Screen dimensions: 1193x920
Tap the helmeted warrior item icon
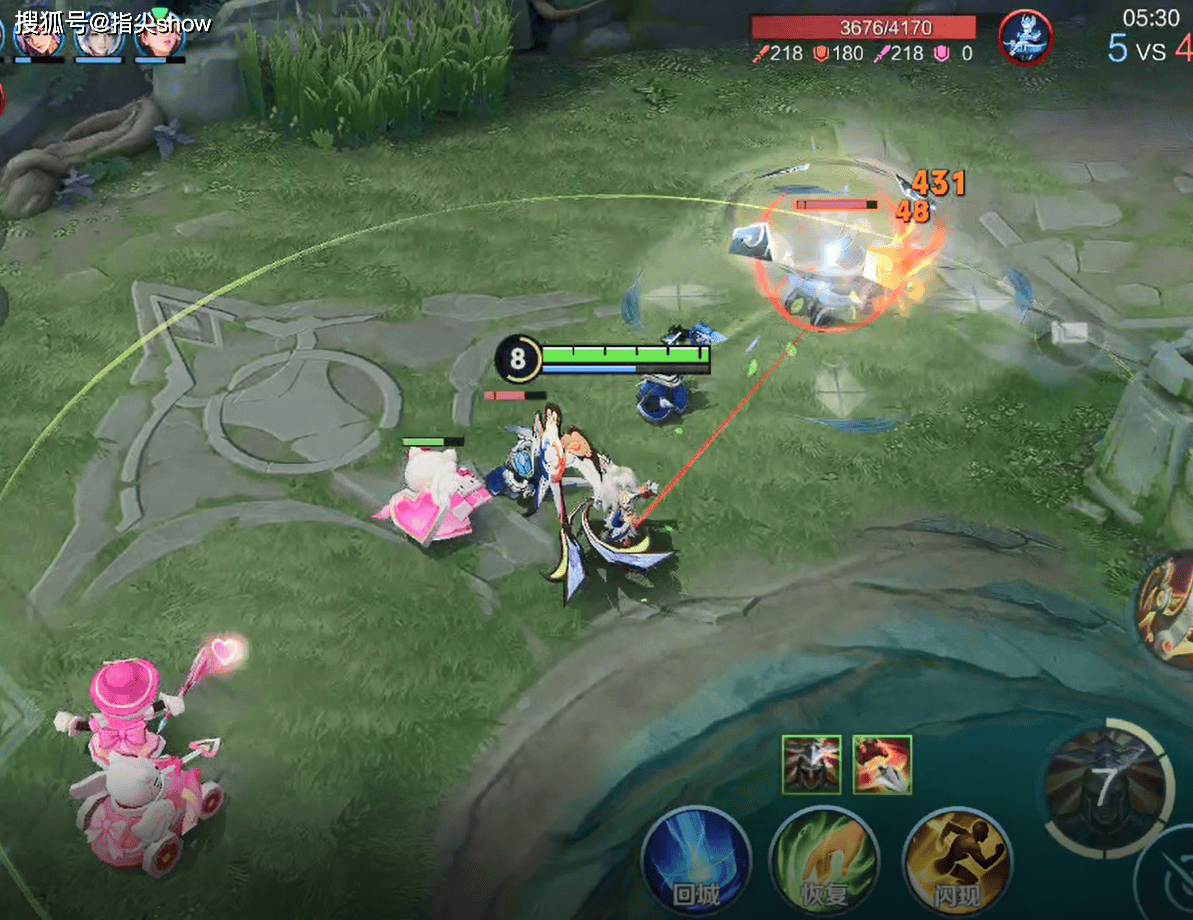(x=811, y=764)
